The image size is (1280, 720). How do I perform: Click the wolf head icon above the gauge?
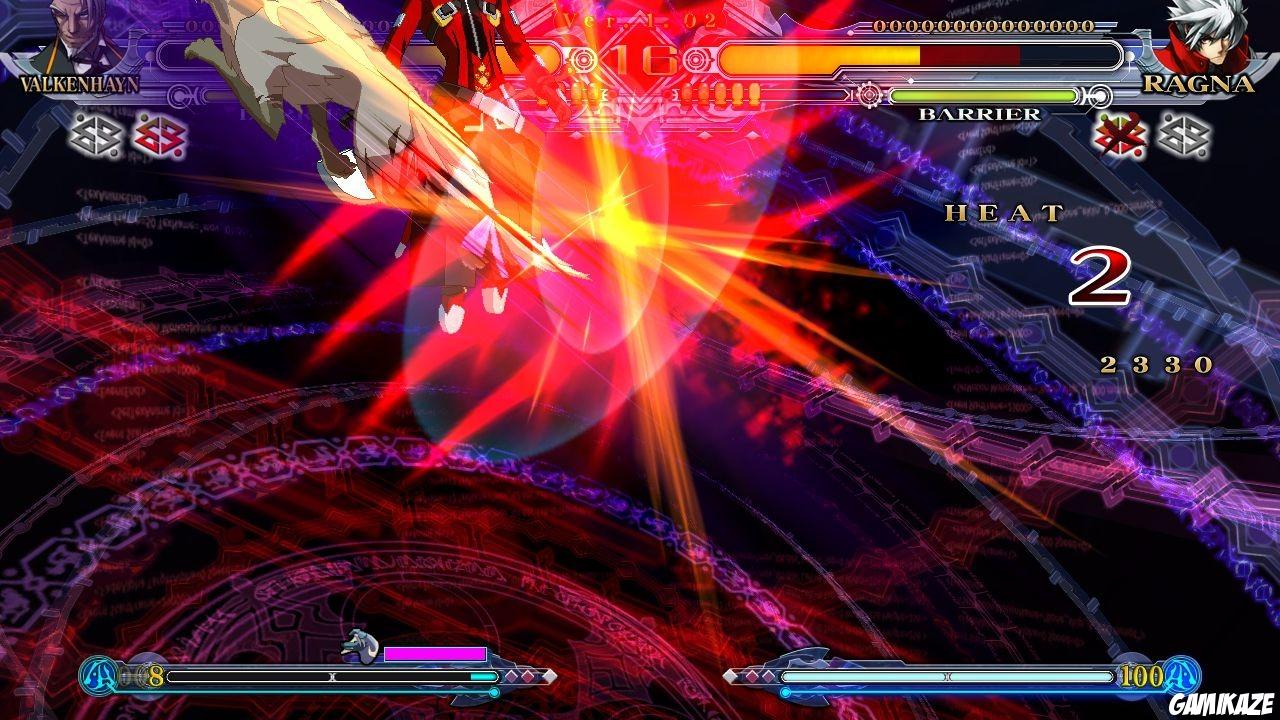tap(362, 646)
